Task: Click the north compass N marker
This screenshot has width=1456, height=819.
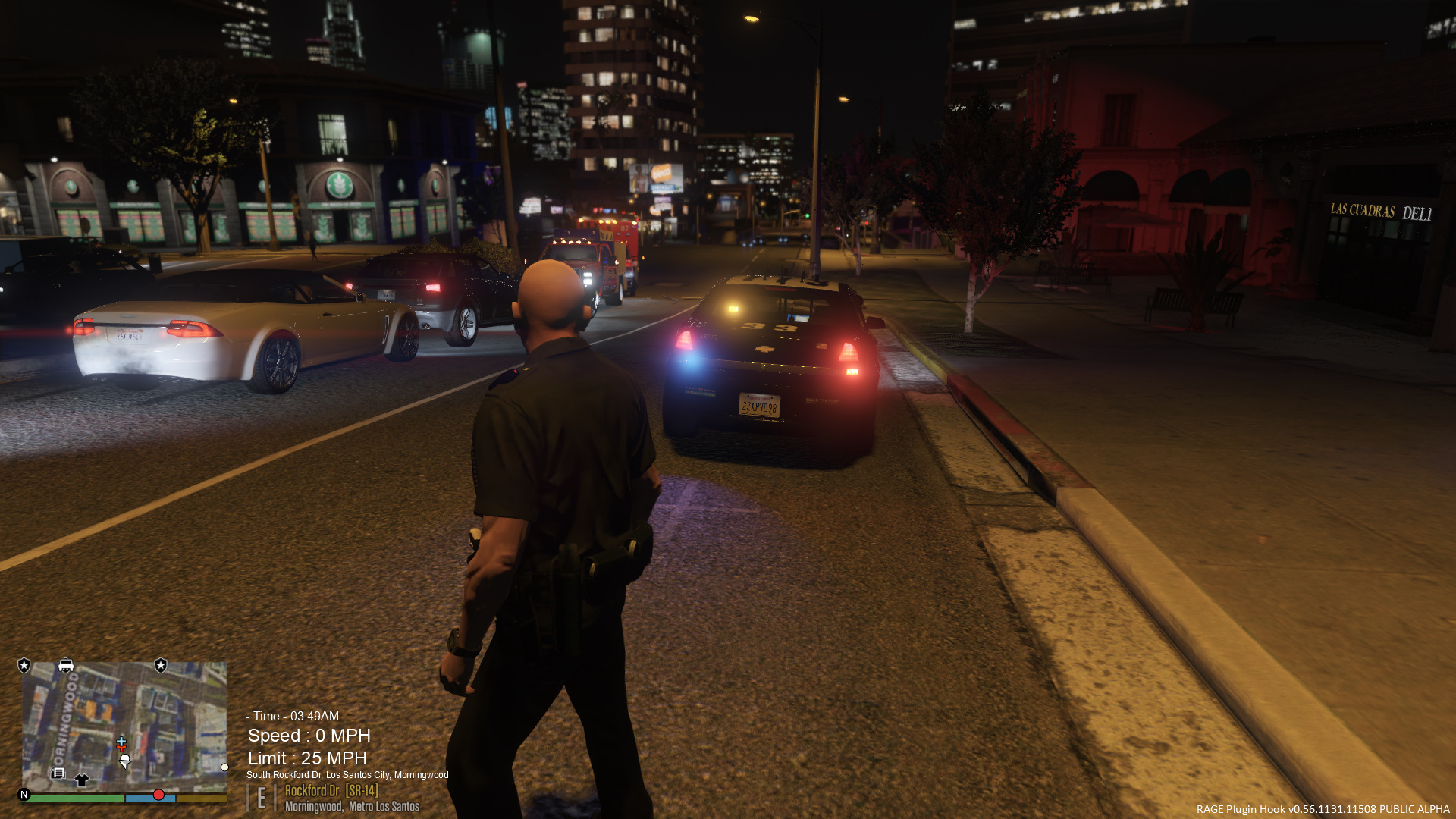Action: pyautogui.click(x=24, y=795)
